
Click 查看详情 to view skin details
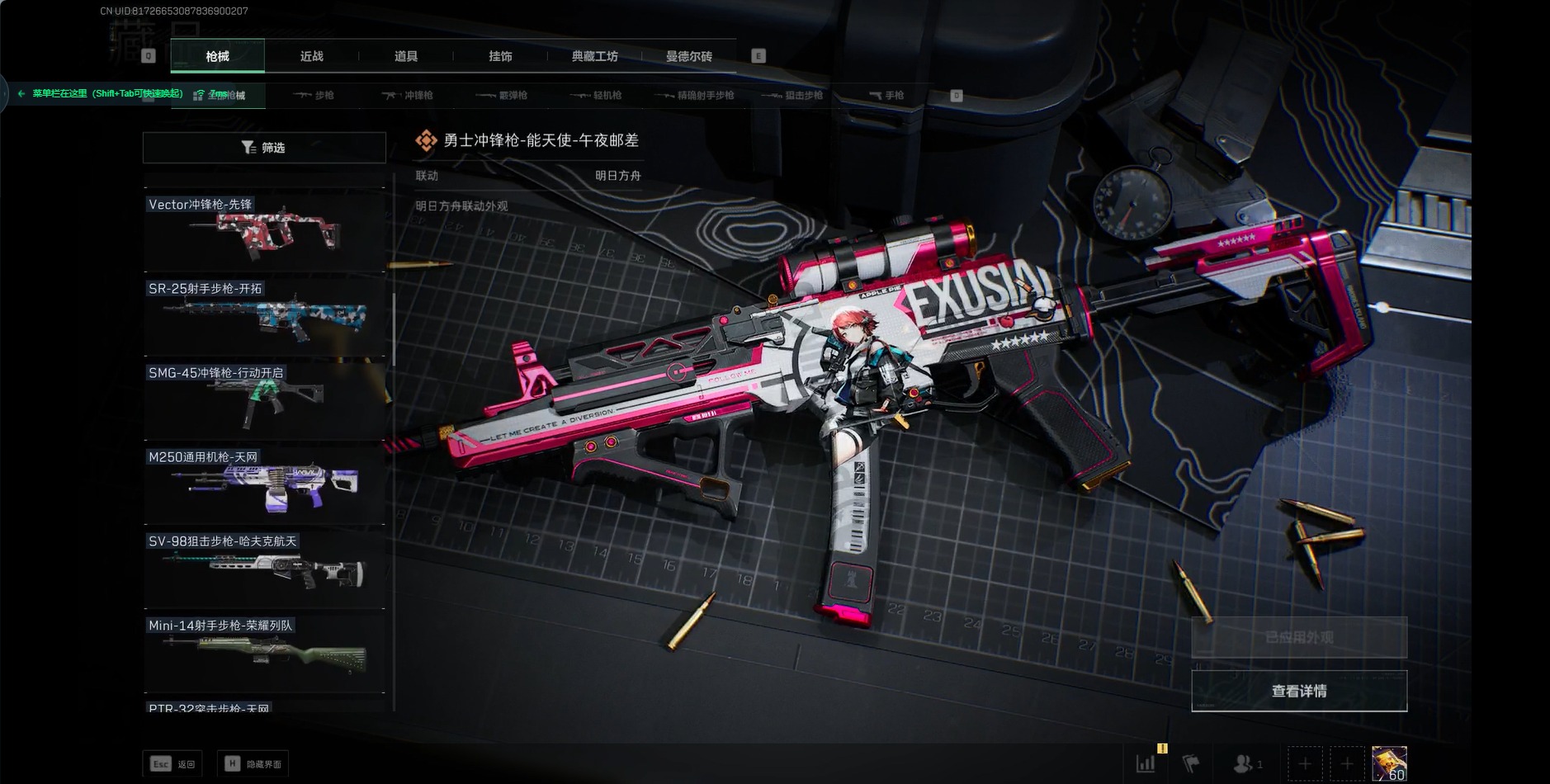1298,691
